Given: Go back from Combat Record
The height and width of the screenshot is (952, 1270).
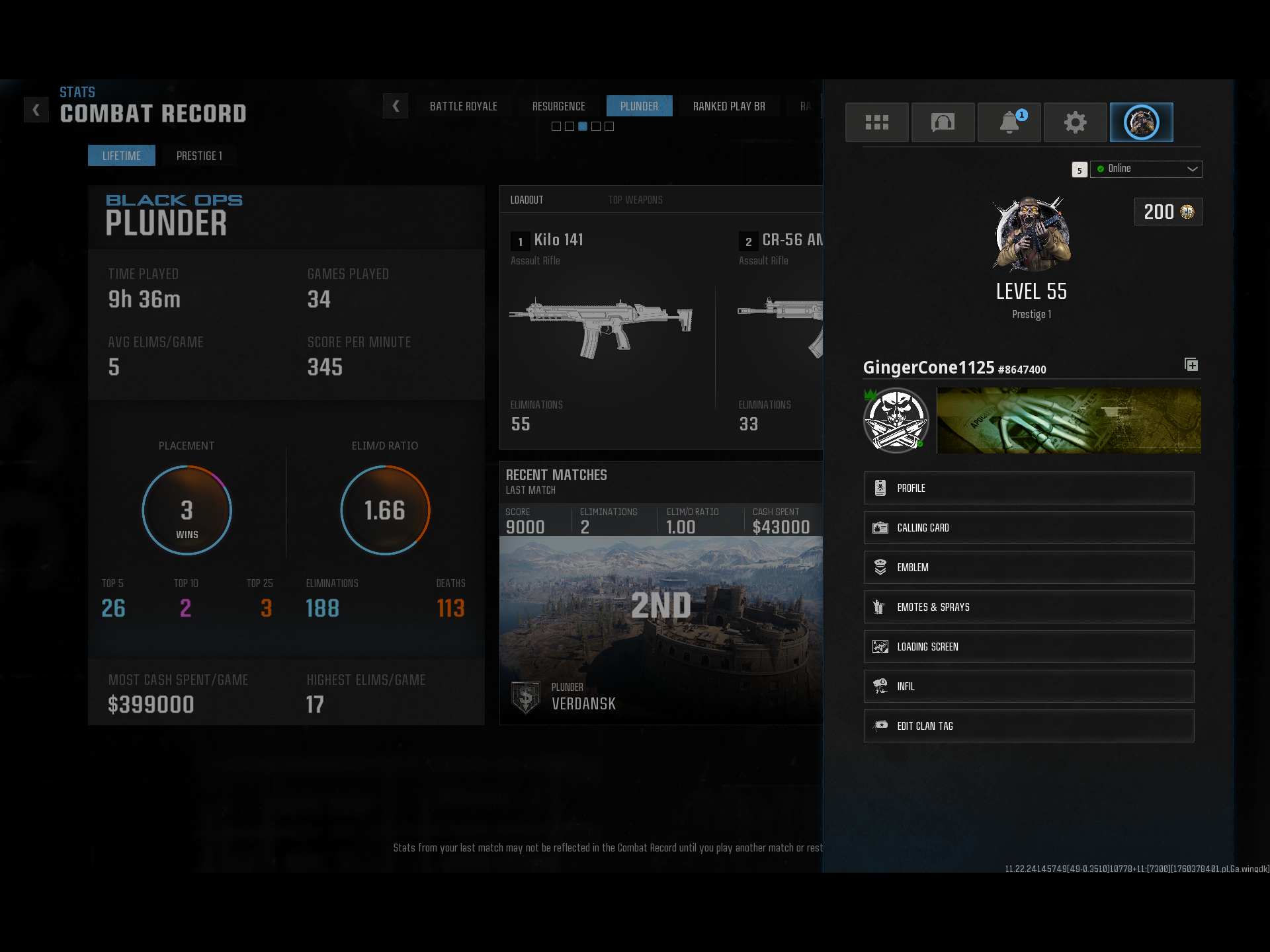Looking at the screenshot, I should 36,110.
